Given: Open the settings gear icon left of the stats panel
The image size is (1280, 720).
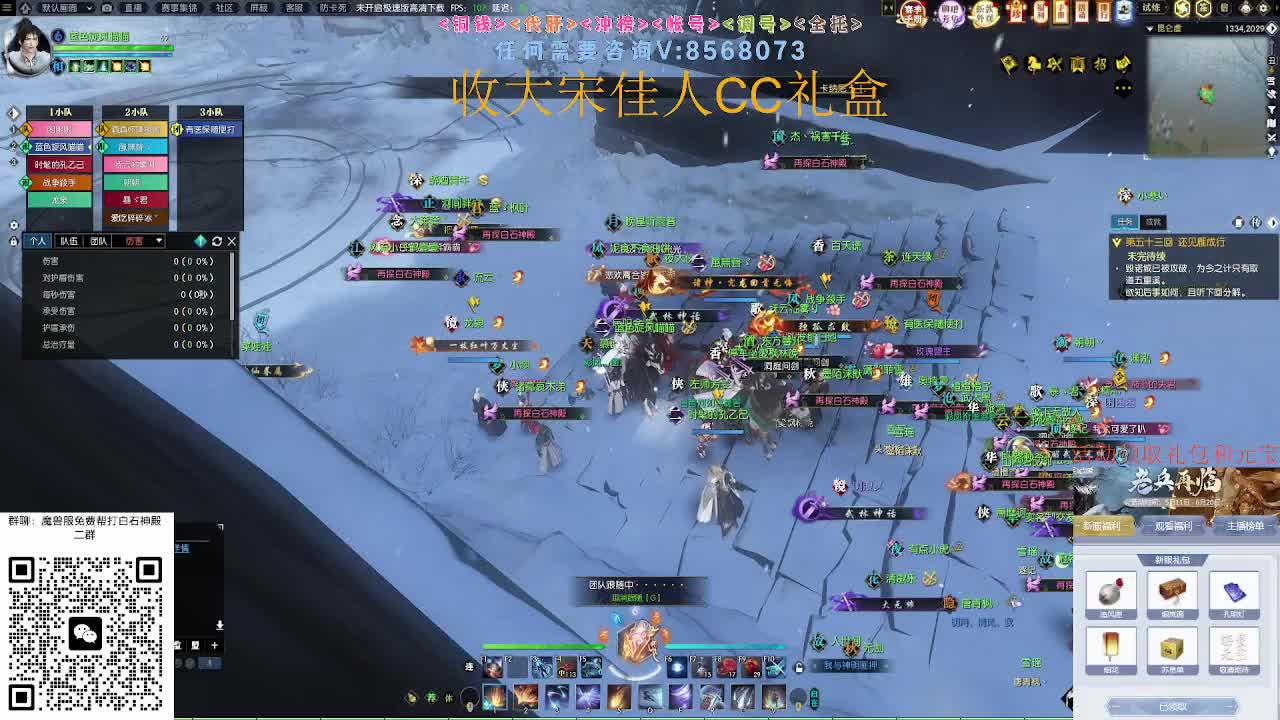Looking at the screenshot, I should [14, 224].
